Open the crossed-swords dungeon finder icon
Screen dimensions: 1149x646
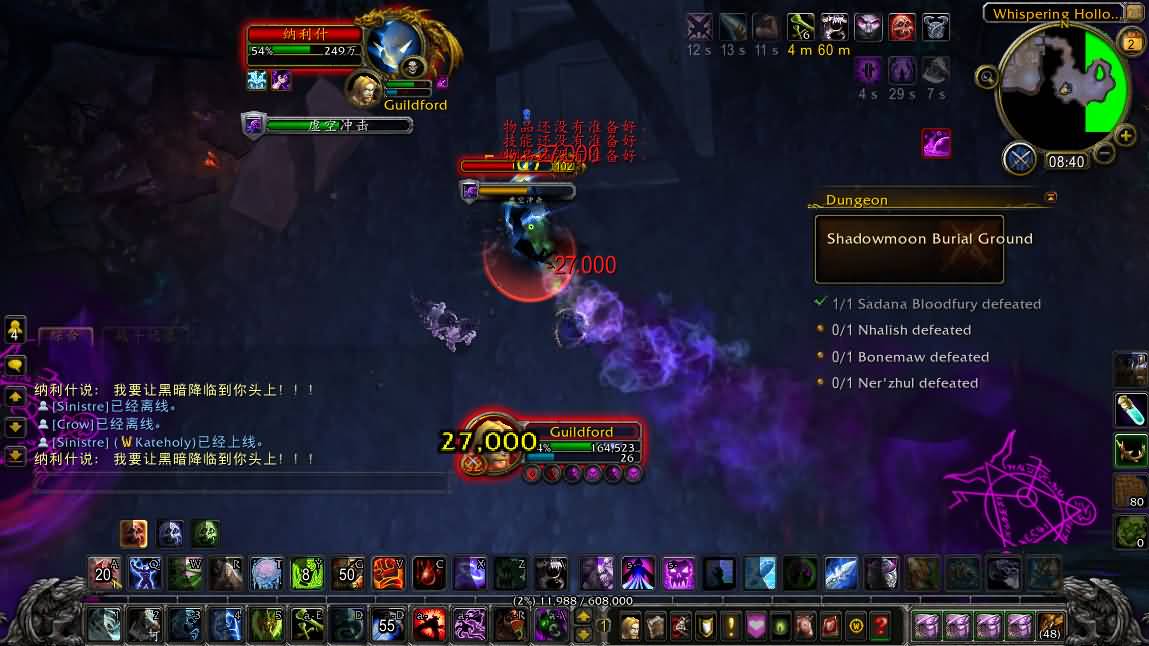coord(1021,159)
